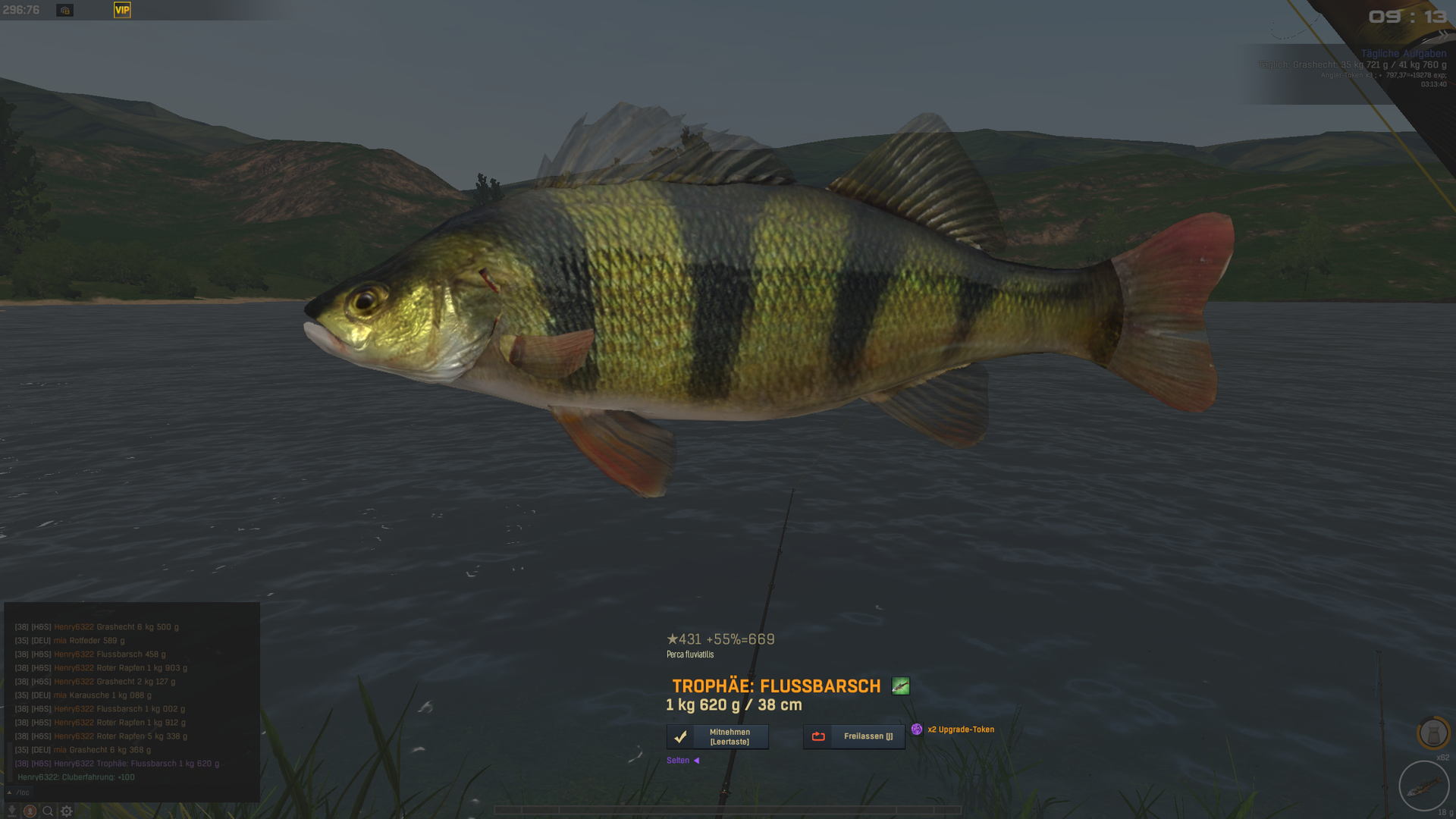Click the purple Upgrade-Token icon
Screen dimensions: 1456x819
(917, 730)
